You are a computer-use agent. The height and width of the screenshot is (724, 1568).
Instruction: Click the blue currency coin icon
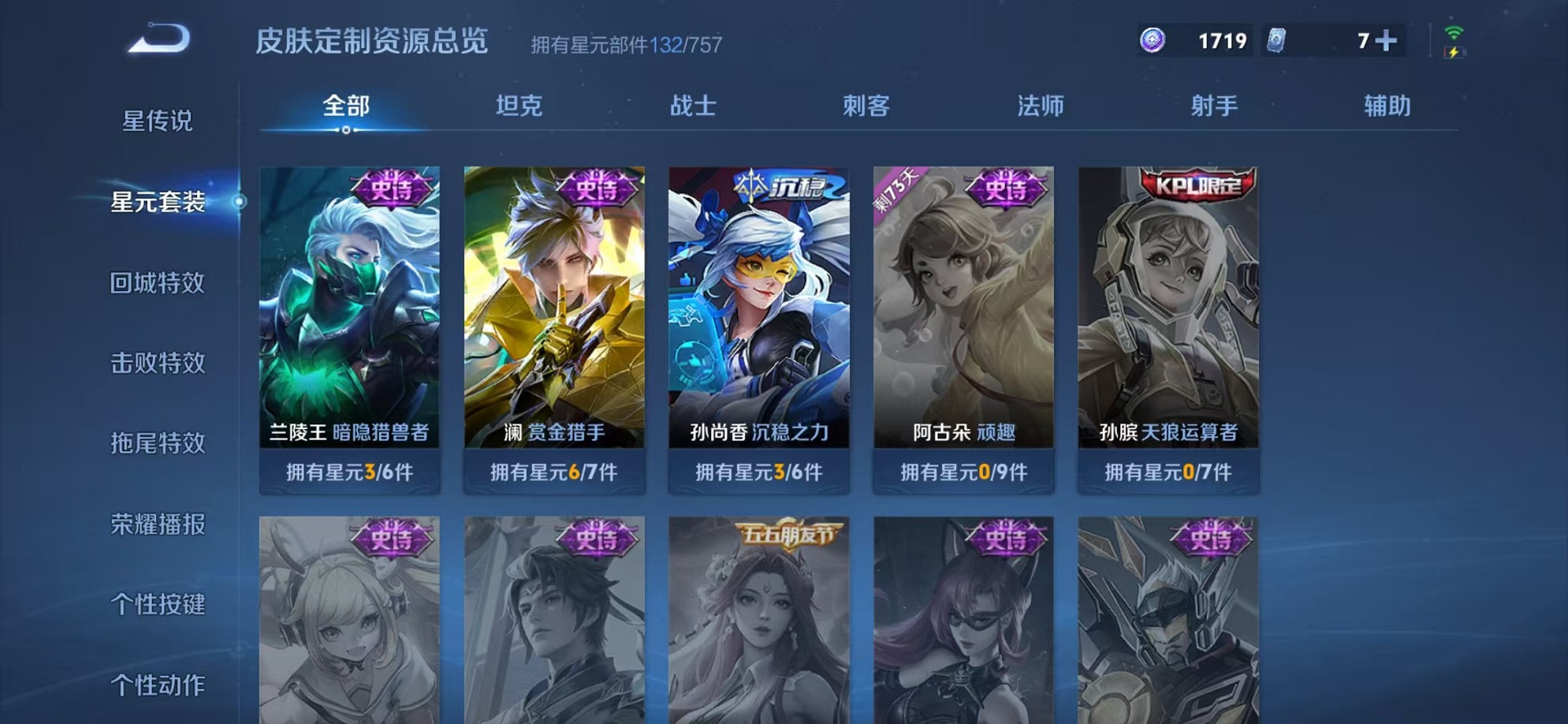1154,39
